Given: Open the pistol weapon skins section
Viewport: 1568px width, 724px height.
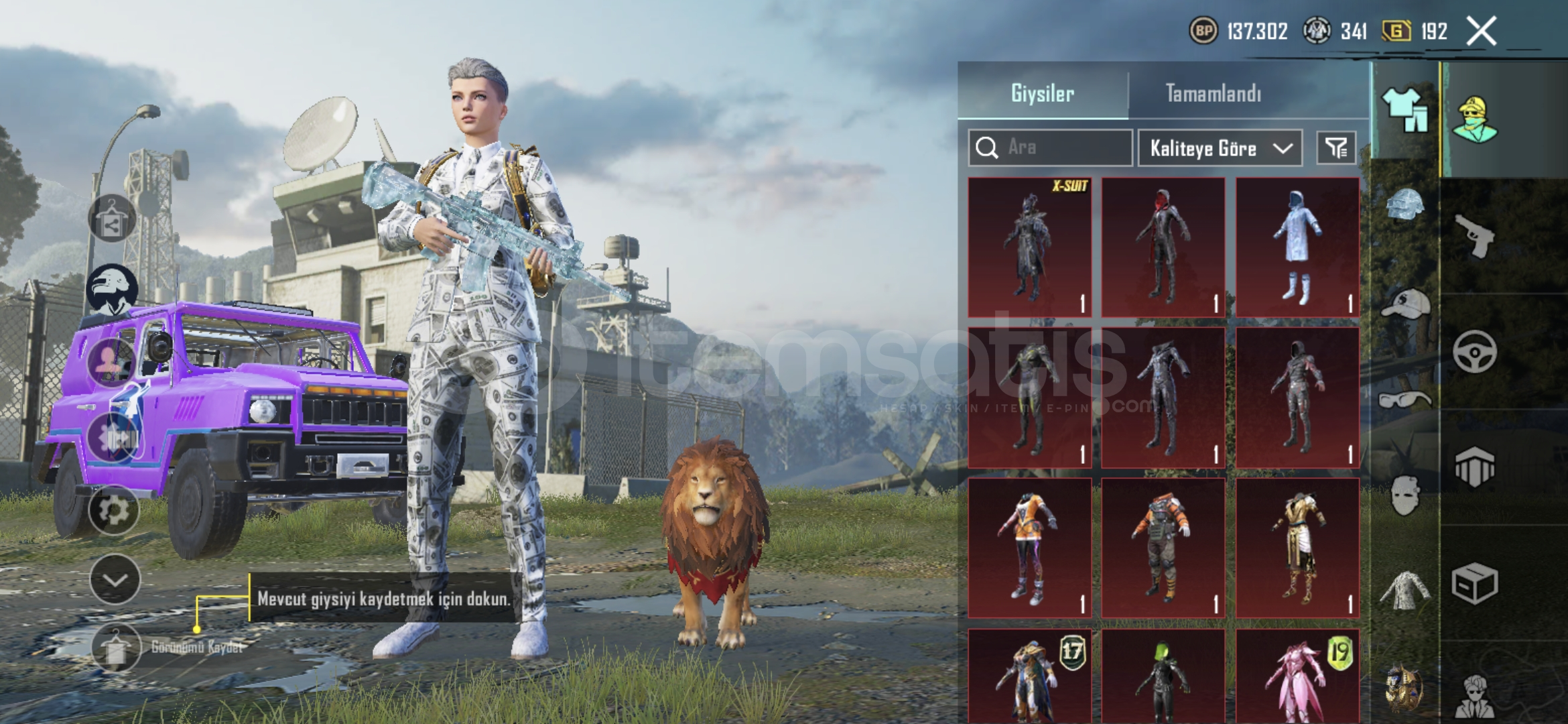Looking at the screenshot, I should [1476, 236].
